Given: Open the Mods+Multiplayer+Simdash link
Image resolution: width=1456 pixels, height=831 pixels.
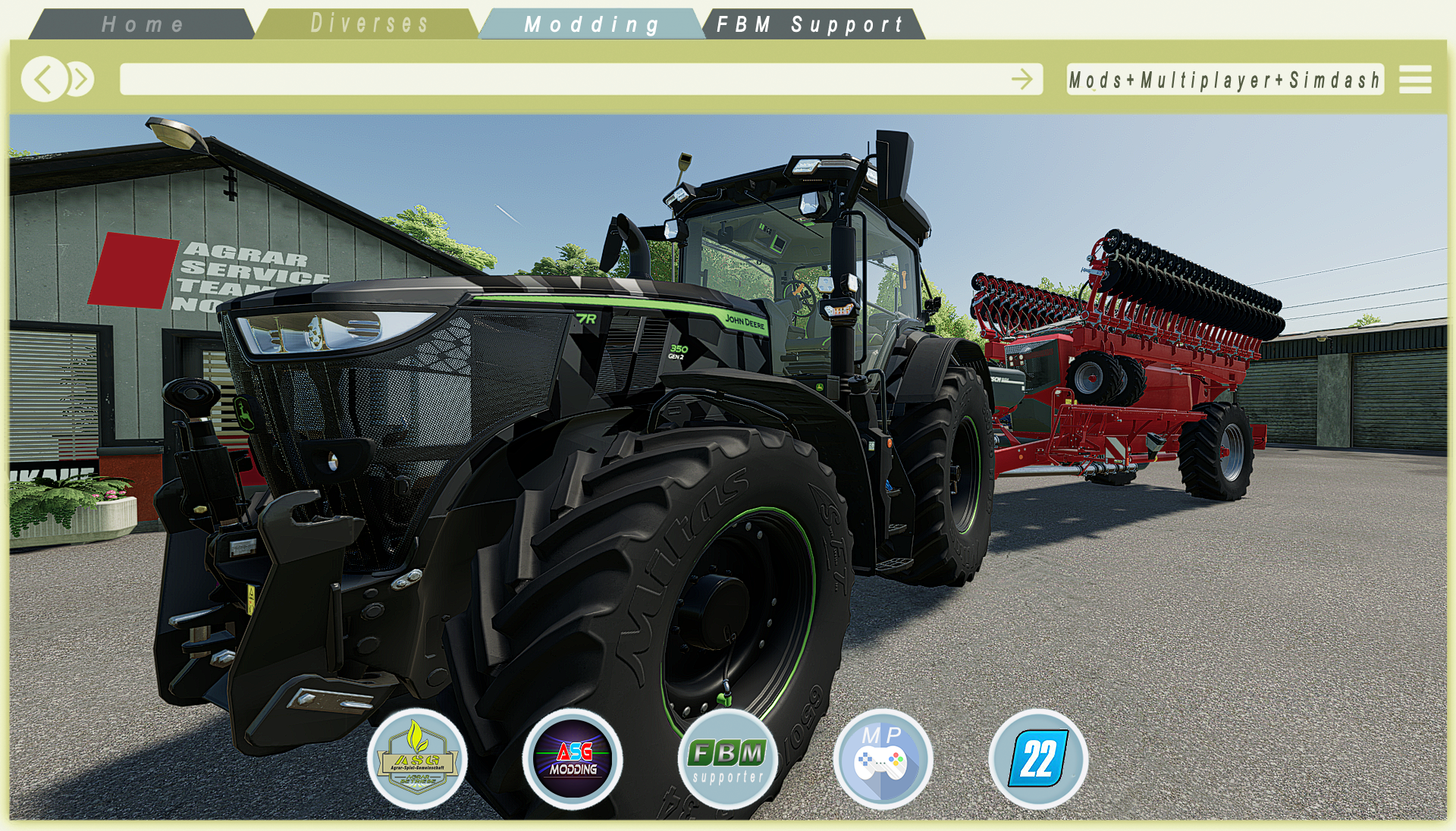Looking at the screenshot, I should point(1224,80).
